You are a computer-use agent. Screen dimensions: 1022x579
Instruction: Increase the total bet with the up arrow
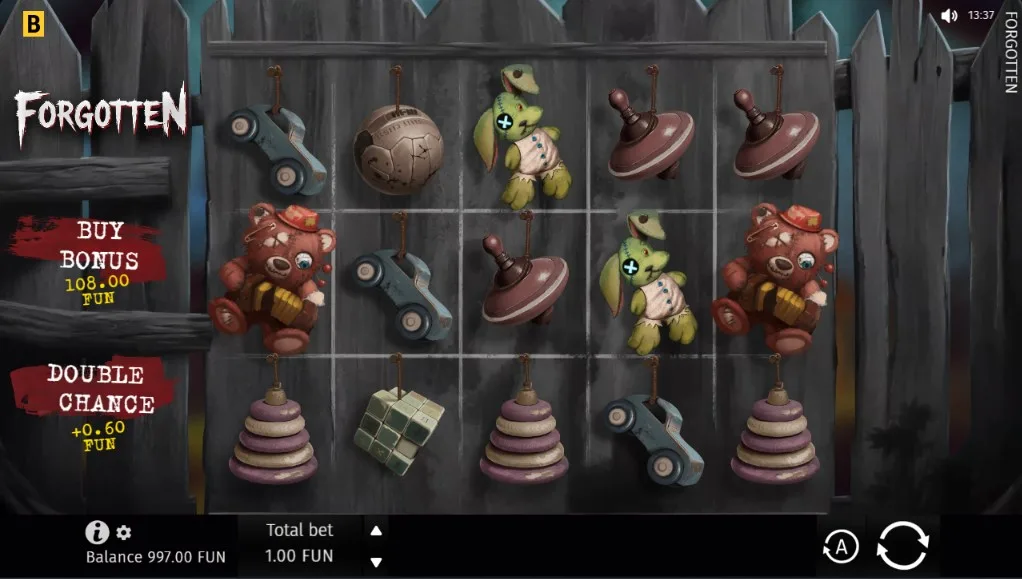coord(376,530)
